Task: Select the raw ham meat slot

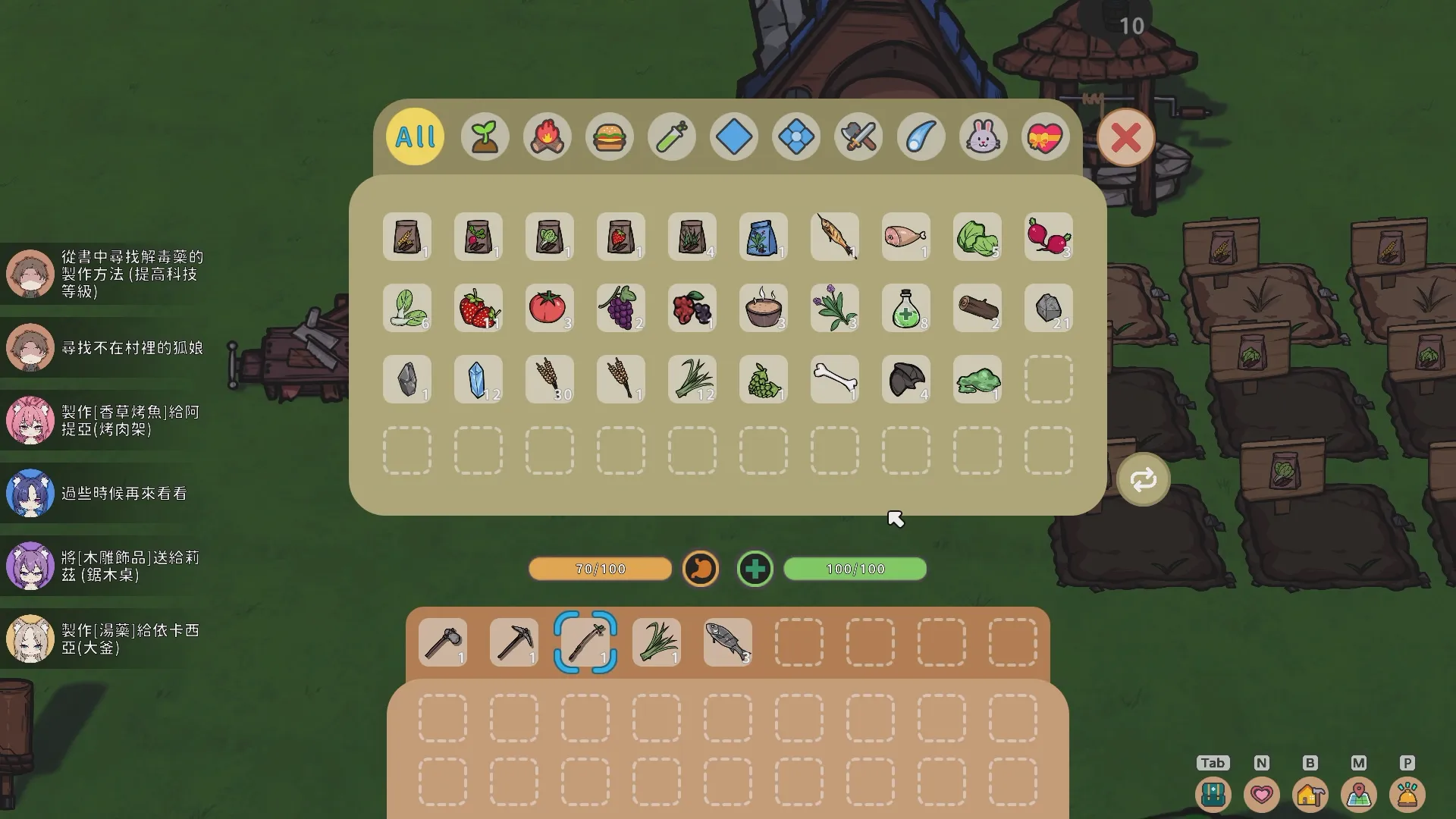Action: [906, 237]
